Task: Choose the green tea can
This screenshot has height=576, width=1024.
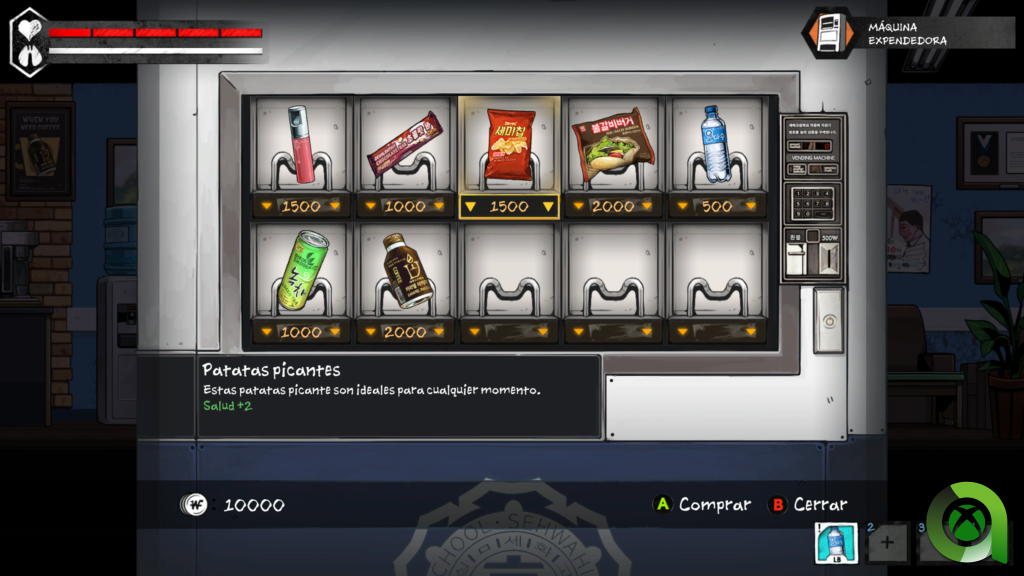Action: pos(301,272)
